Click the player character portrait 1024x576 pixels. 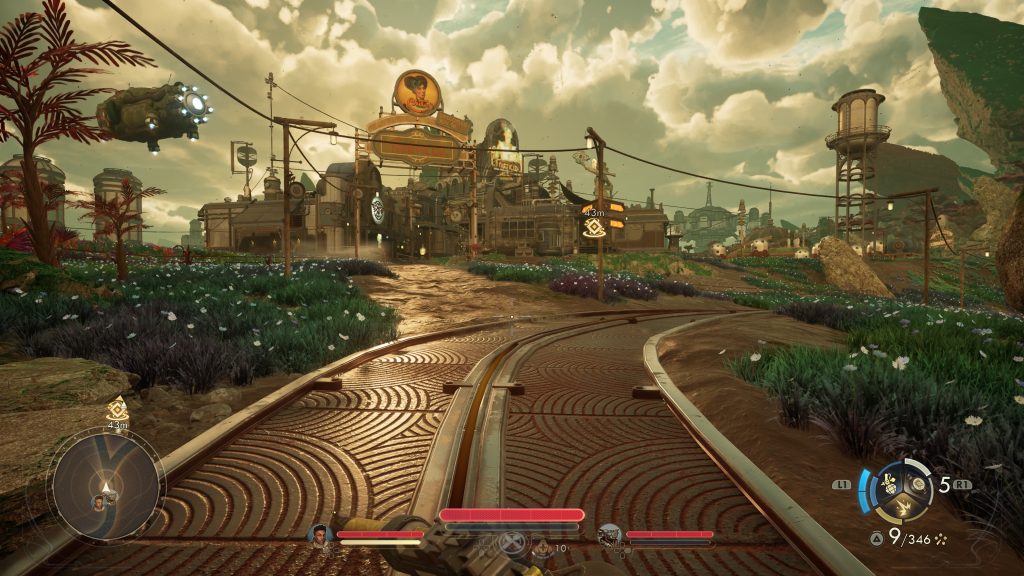321,534
